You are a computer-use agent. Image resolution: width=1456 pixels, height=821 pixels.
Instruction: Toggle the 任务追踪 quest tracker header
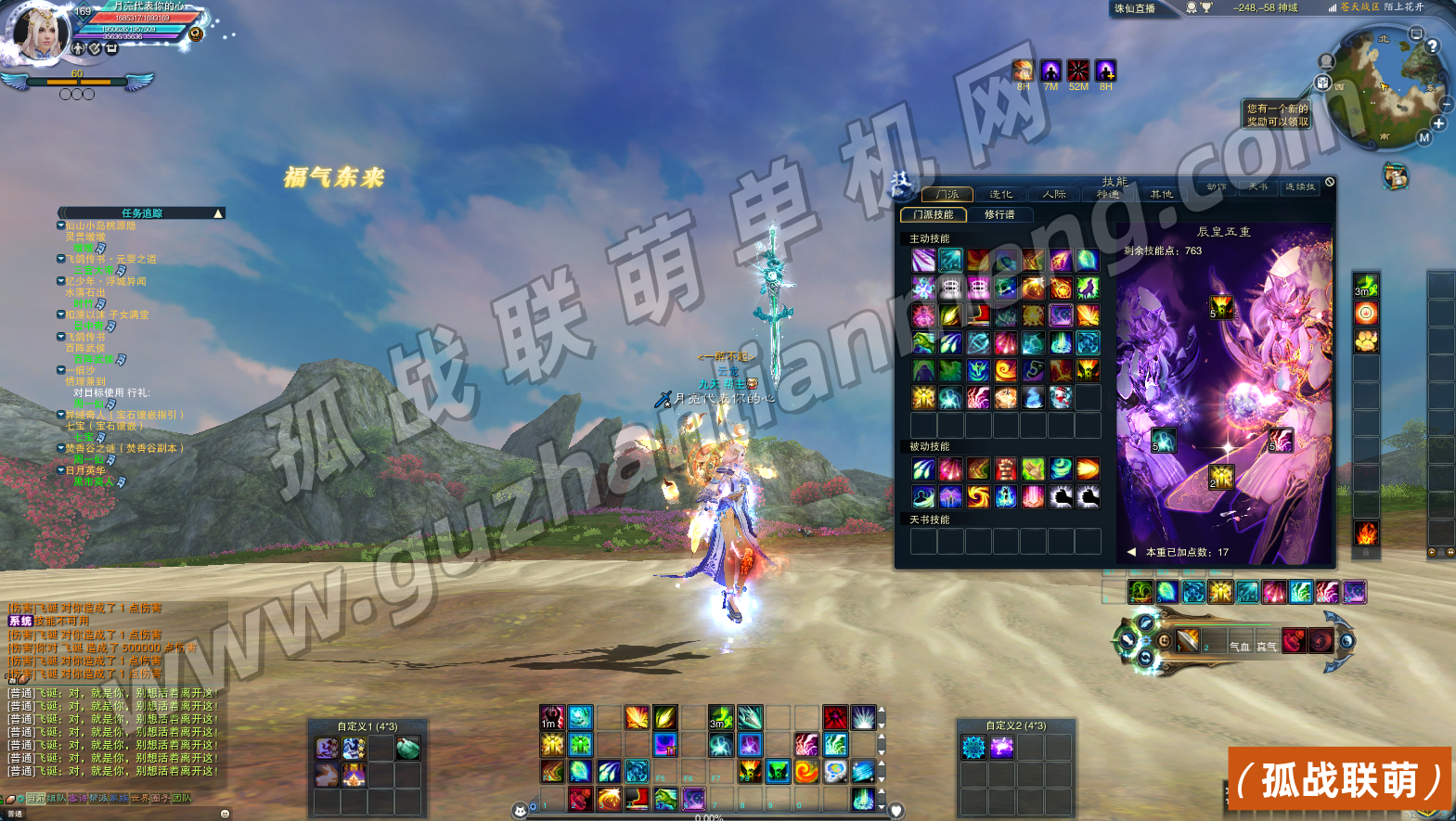142,213
